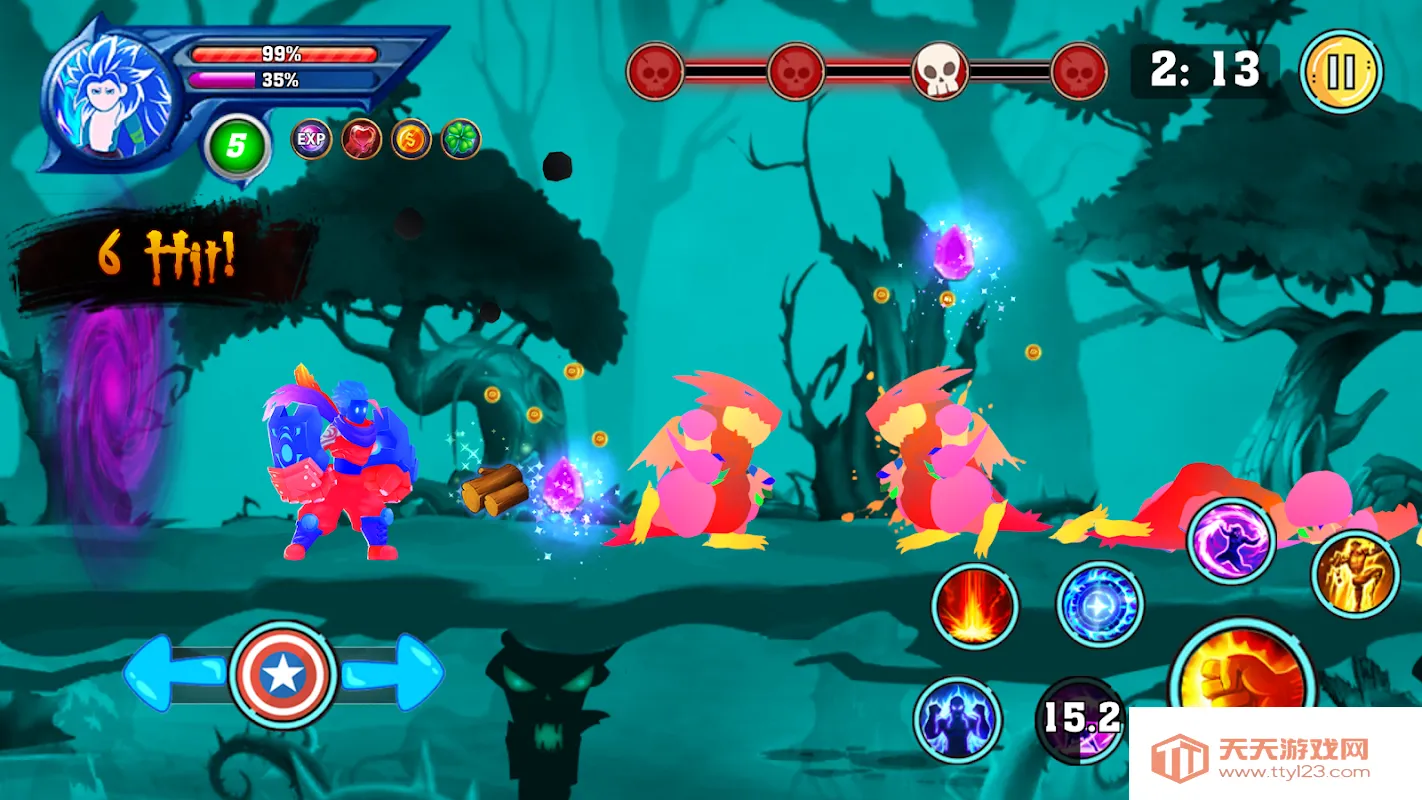
Task: Activate the golden warrior skill
Action: click(1355, 574)
